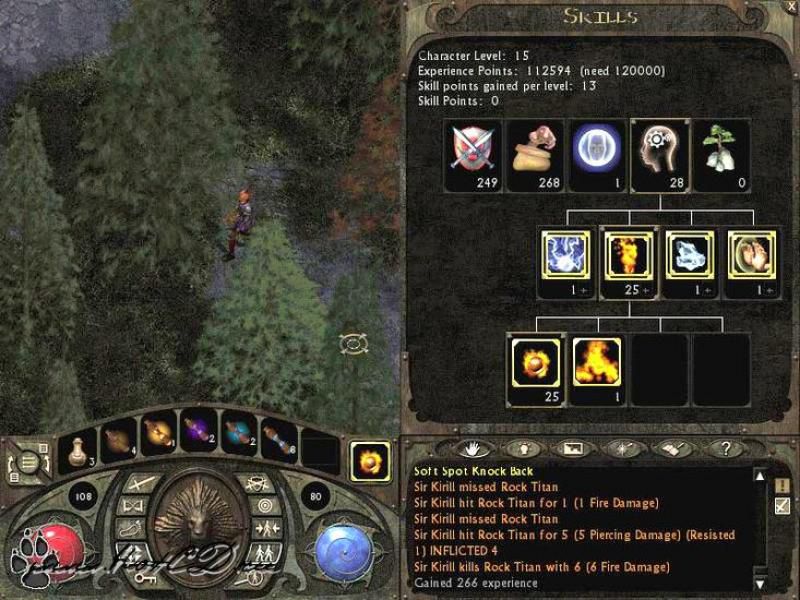Pick the hands skill icon

pyautogui.click(x=752, y=255)
